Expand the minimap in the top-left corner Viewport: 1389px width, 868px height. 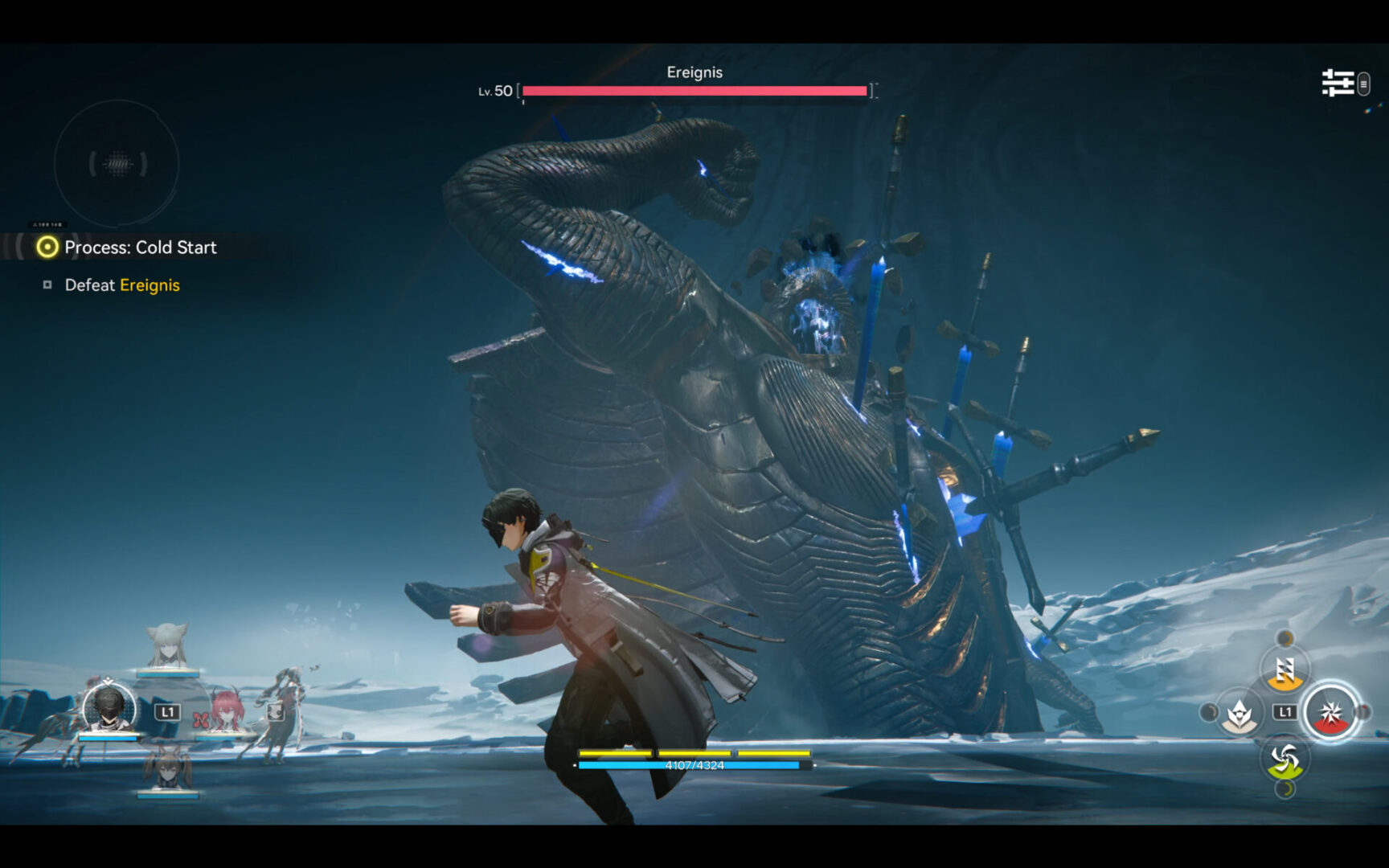(x=117, y=163)
